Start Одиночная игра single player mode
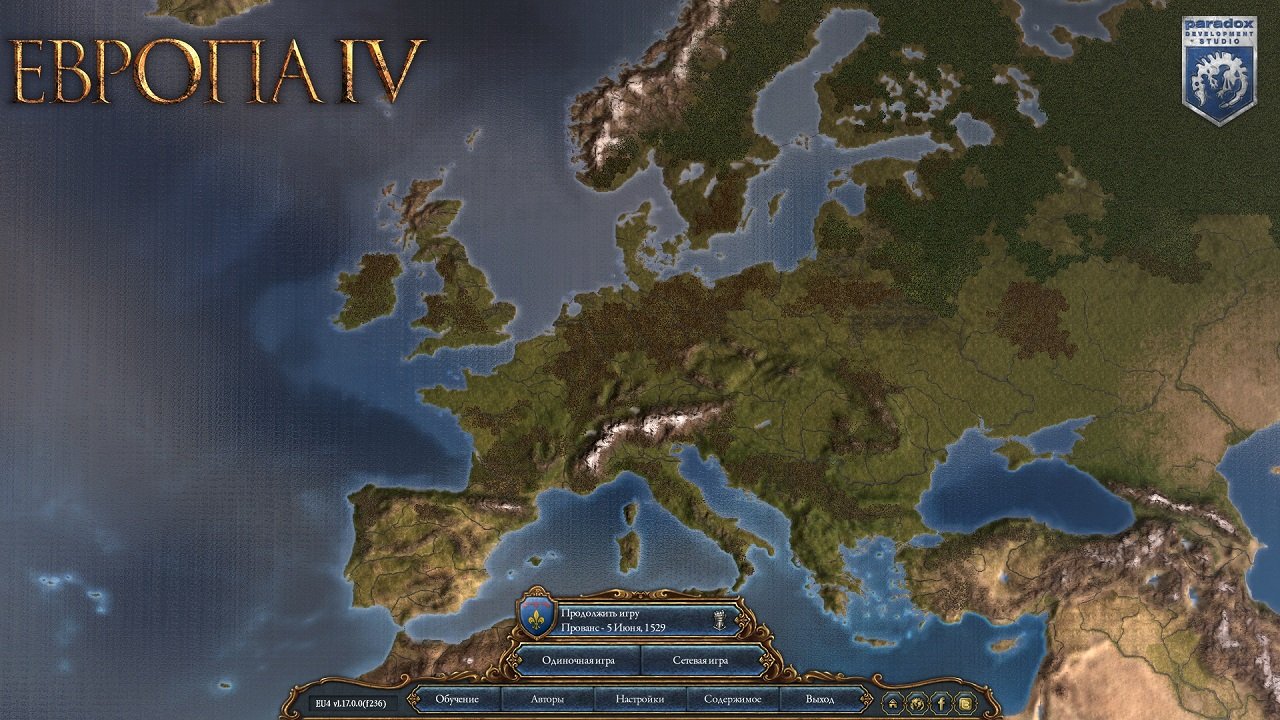 pyautogui.click(x=578, y=661)
